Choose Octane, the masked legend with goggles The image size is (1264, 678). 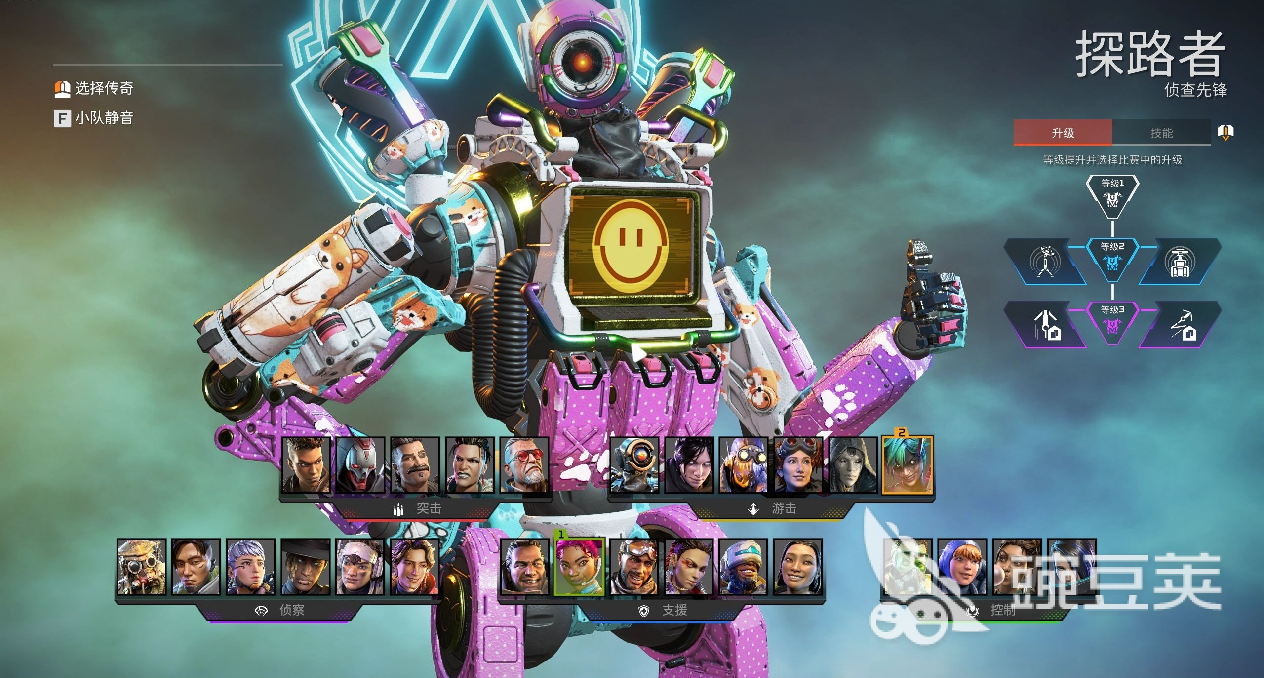(744, 465)
